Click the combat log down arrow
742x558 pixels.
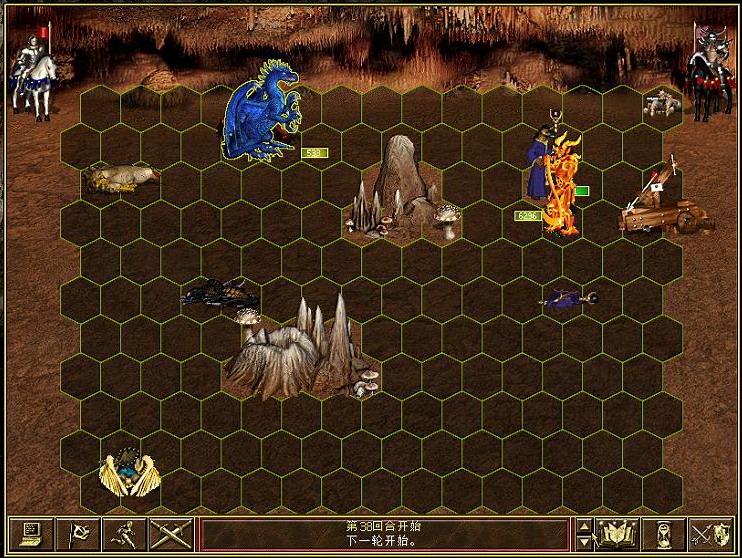(x=585, y=541)
